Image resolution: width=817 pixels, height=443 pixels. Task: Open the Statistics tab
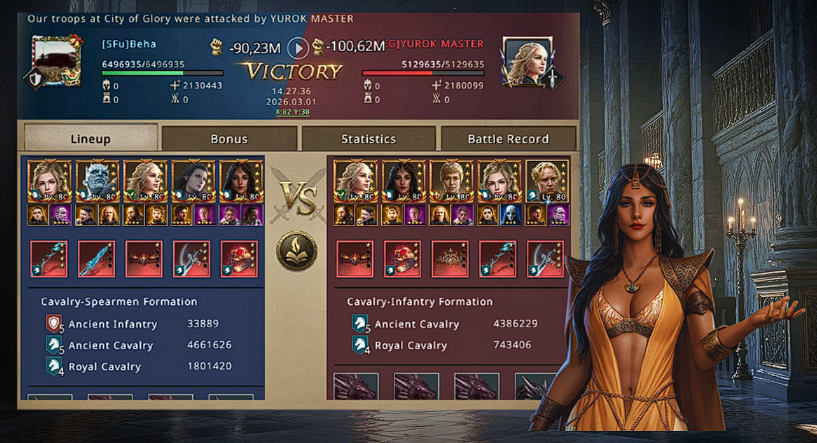tap(368, 139)
